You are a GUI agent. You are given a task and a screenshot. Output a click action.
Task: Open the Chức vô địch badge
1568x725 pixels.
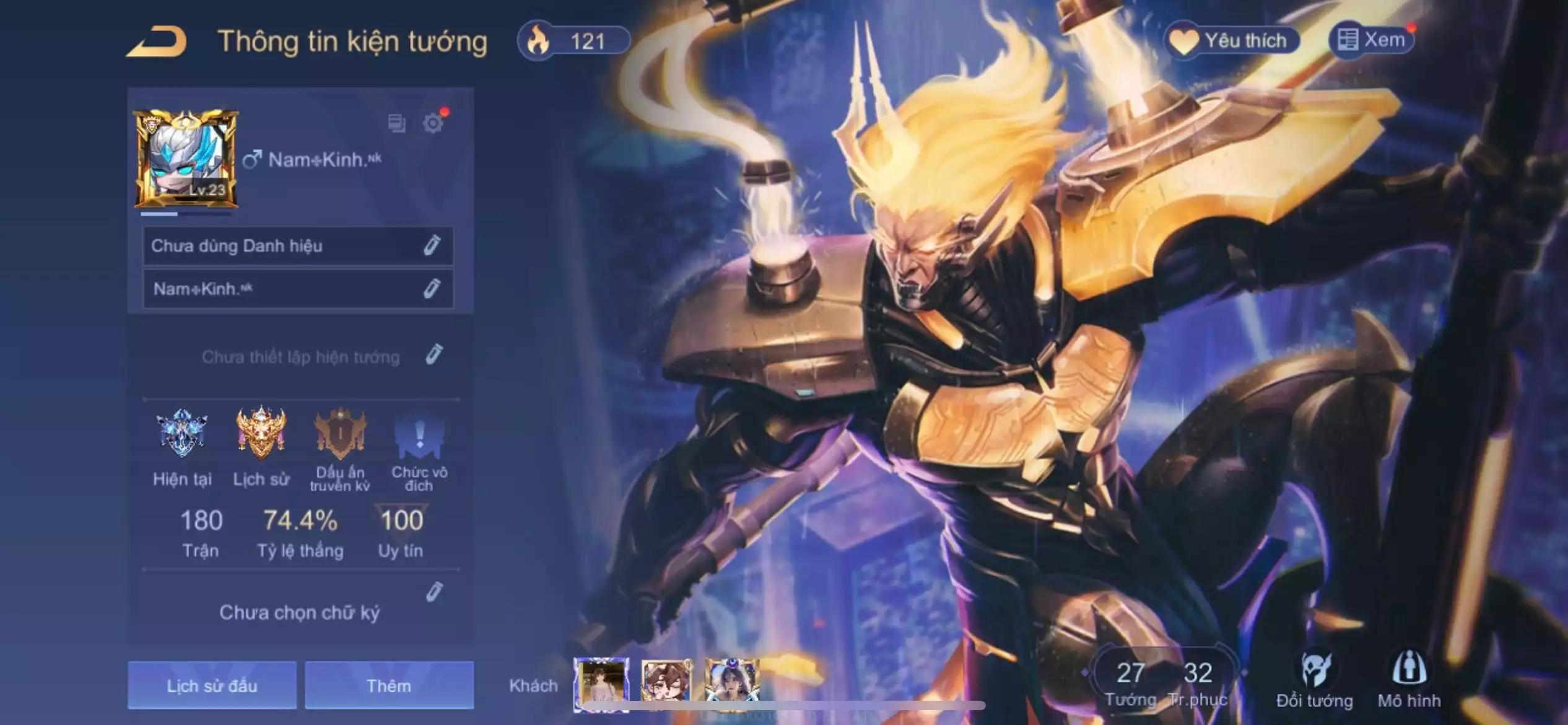[419, 434]
